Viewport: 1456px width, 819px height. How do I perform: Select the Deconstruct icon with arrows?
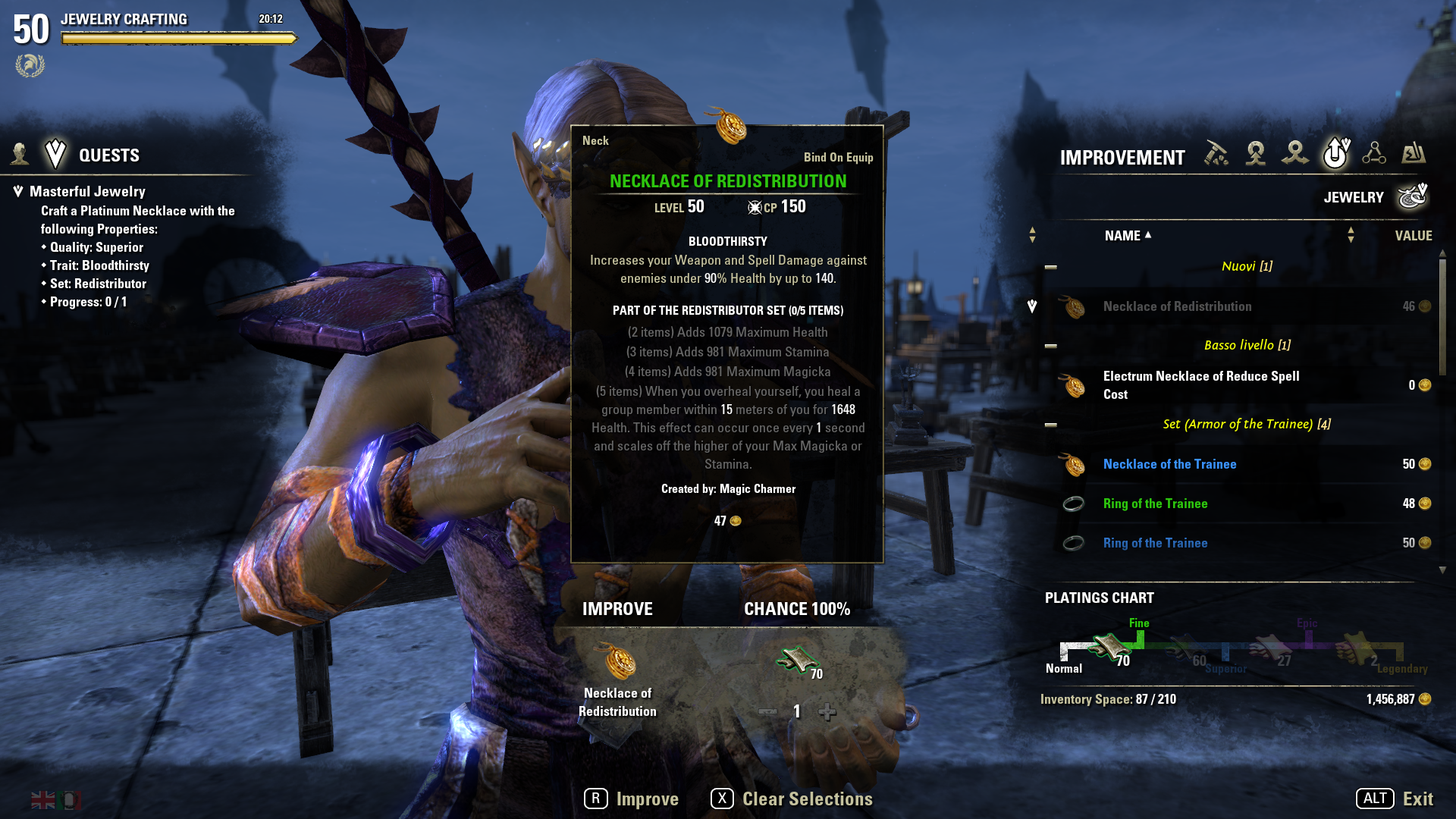pyautogui.click(x=1296, y=154)
